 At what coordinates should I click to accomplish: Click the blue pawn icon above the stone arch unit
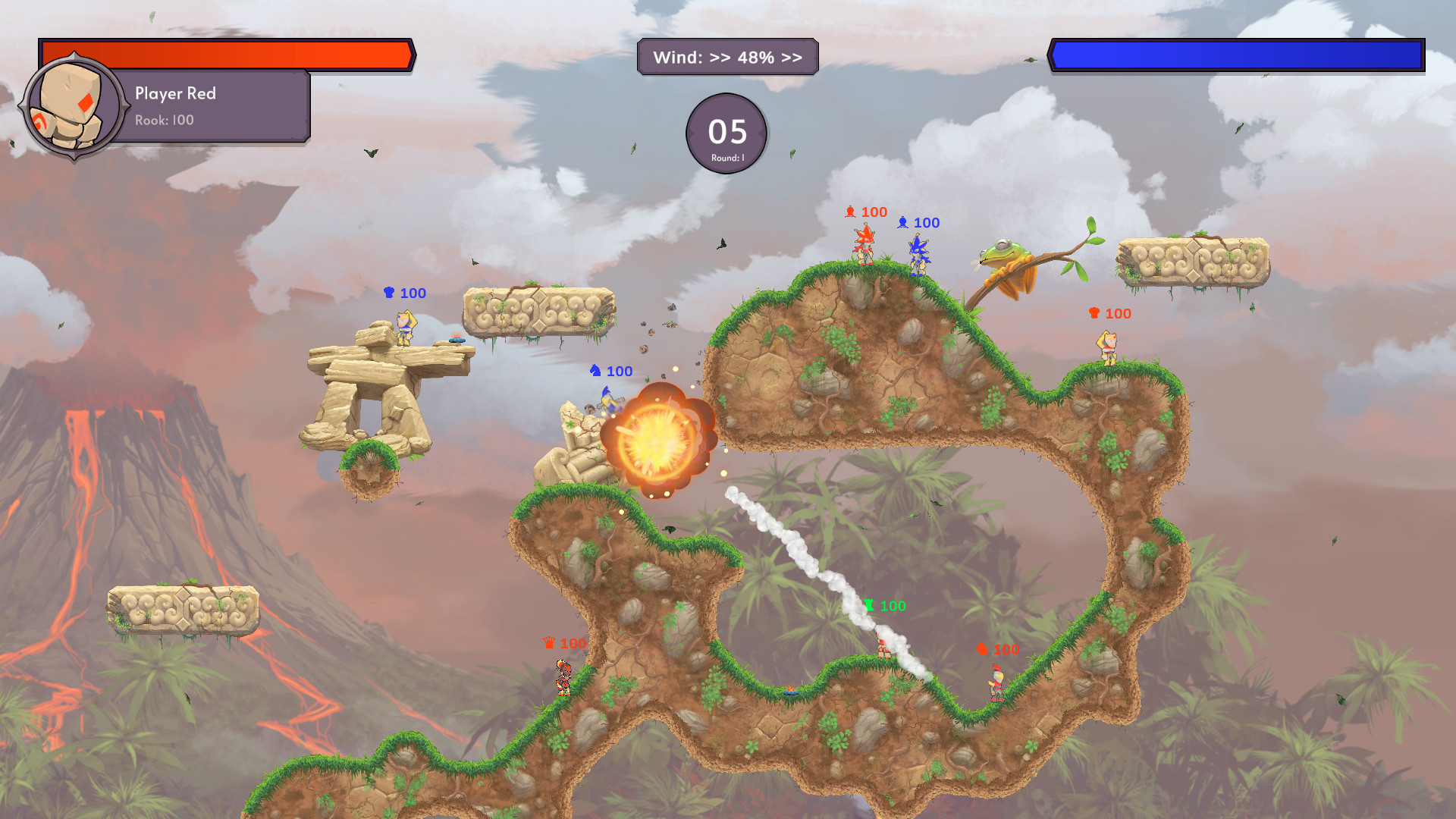click(389, 293)
